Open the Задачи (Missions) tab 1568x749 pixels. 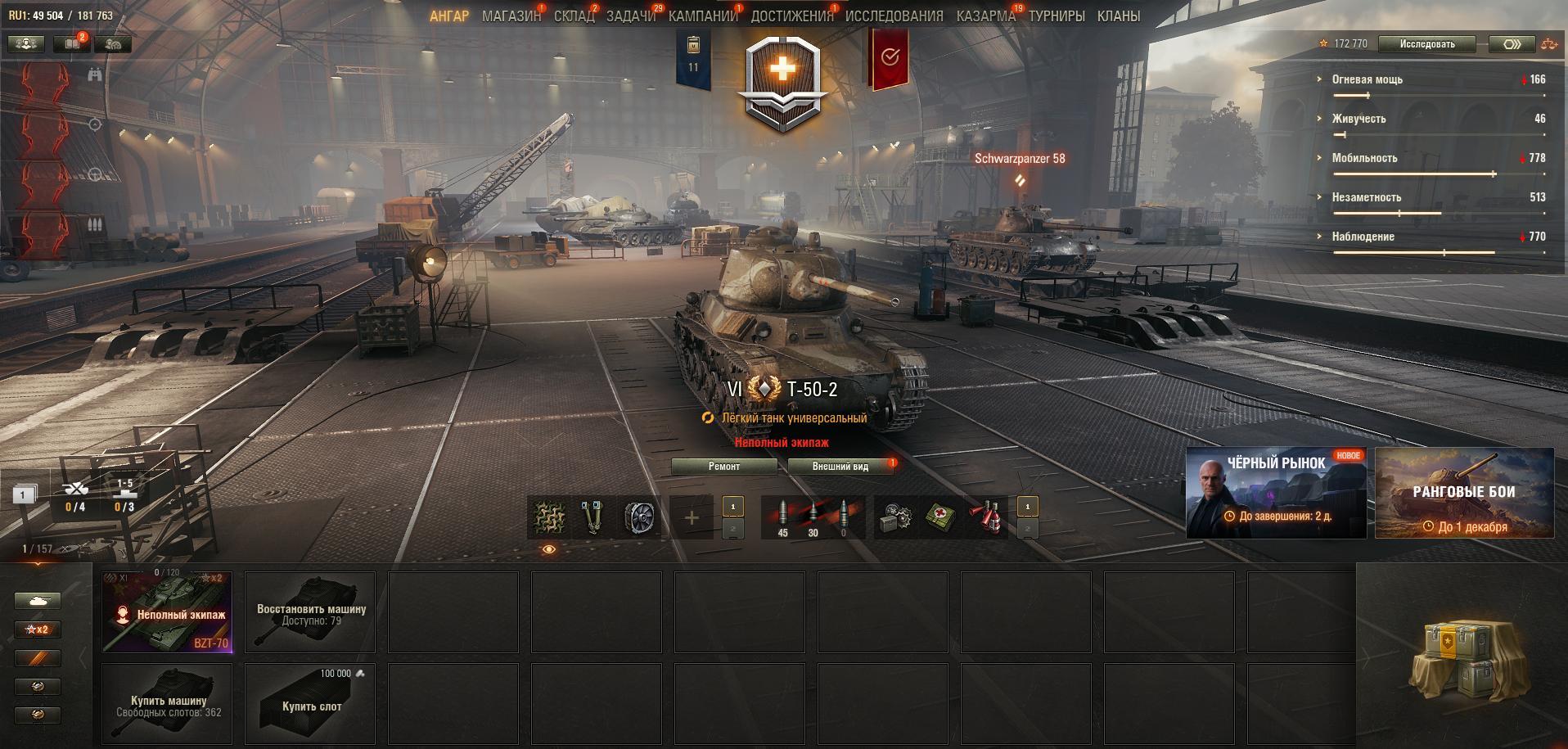pyautogui.click(x=630, y=16)
